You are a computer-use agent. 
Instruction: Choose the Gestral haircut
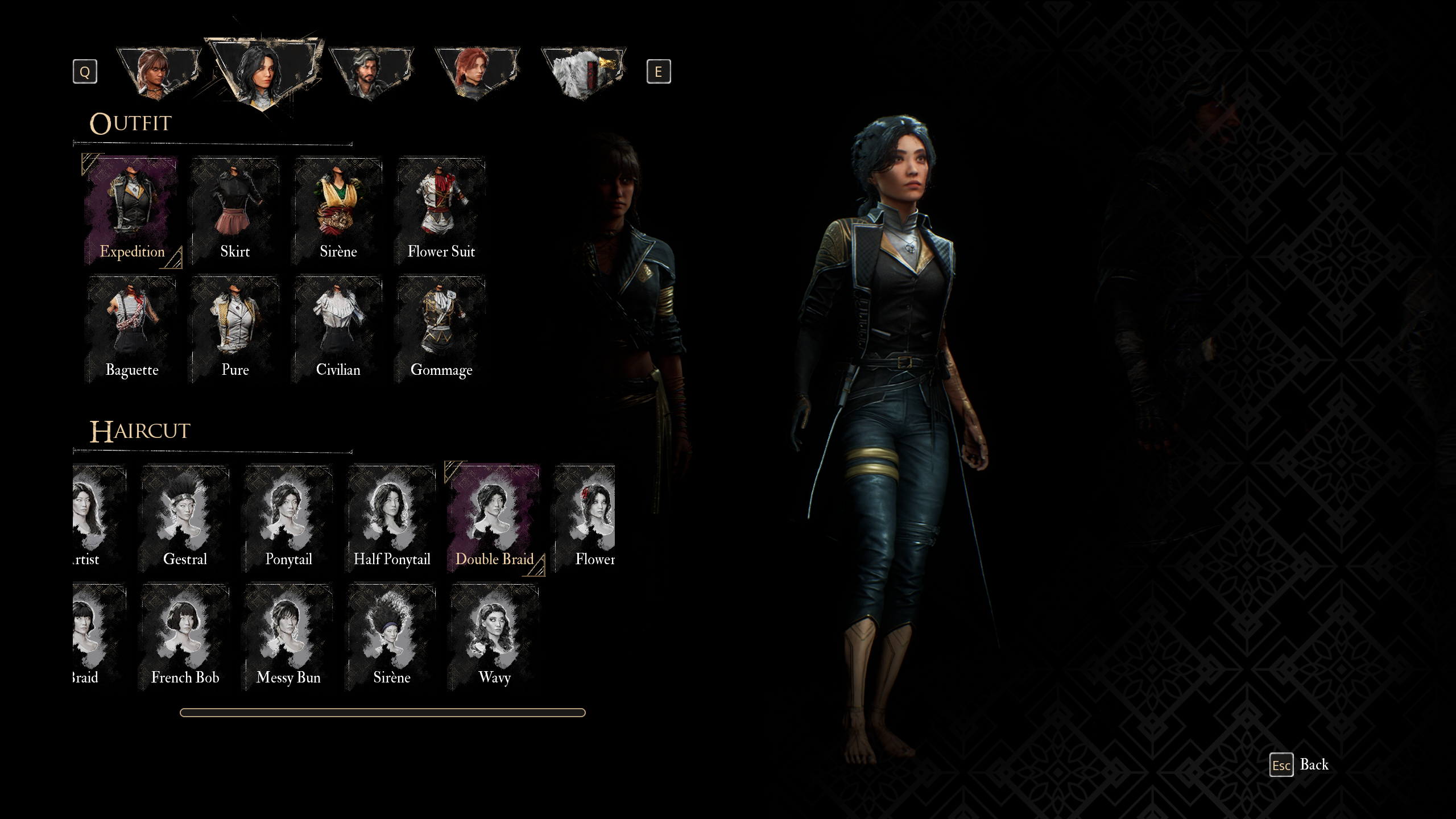point(185,518)
